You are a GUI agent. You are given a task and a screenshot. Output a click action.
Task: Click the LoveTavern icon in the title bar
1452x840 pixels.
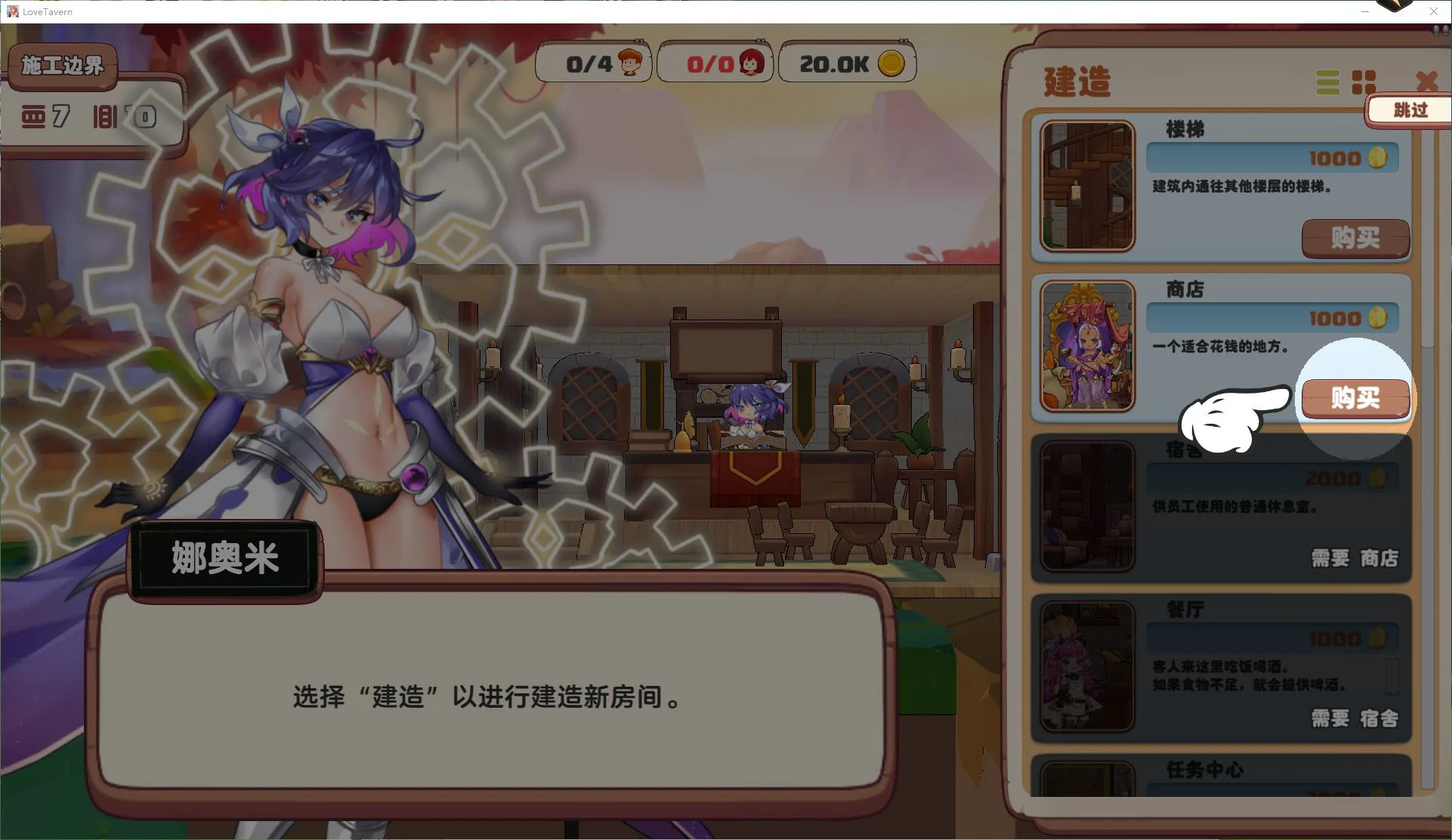tap(11, 11)
